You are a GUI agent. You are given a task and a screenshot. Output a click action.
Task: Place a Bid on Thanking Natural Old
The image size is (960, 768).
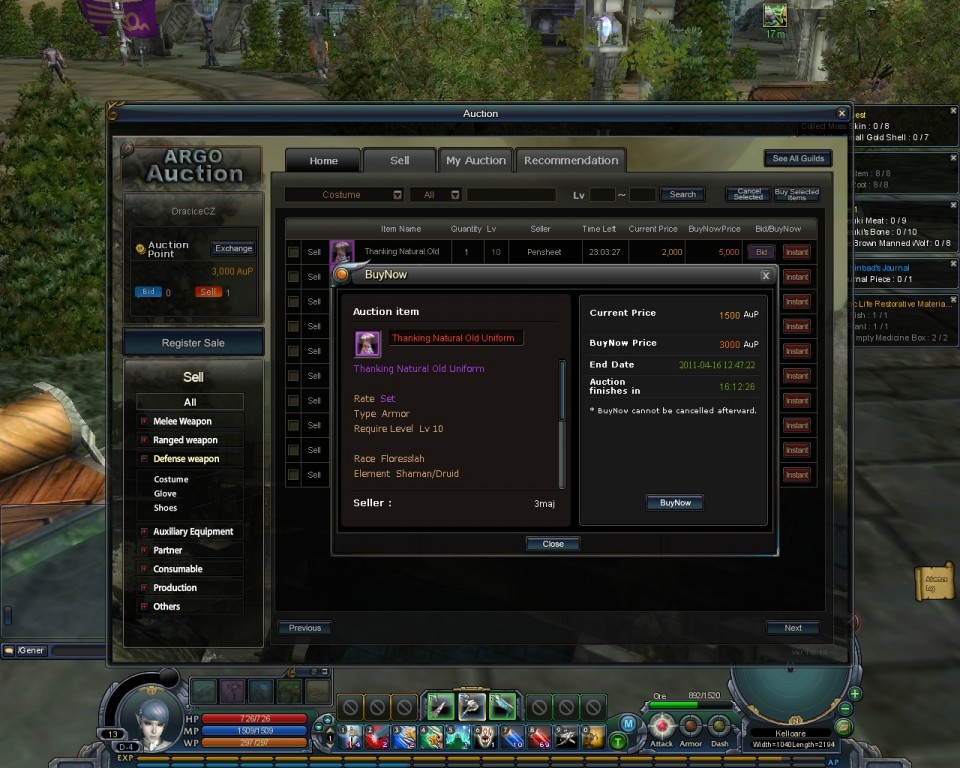pyautogui.click(x=762, y=252)
